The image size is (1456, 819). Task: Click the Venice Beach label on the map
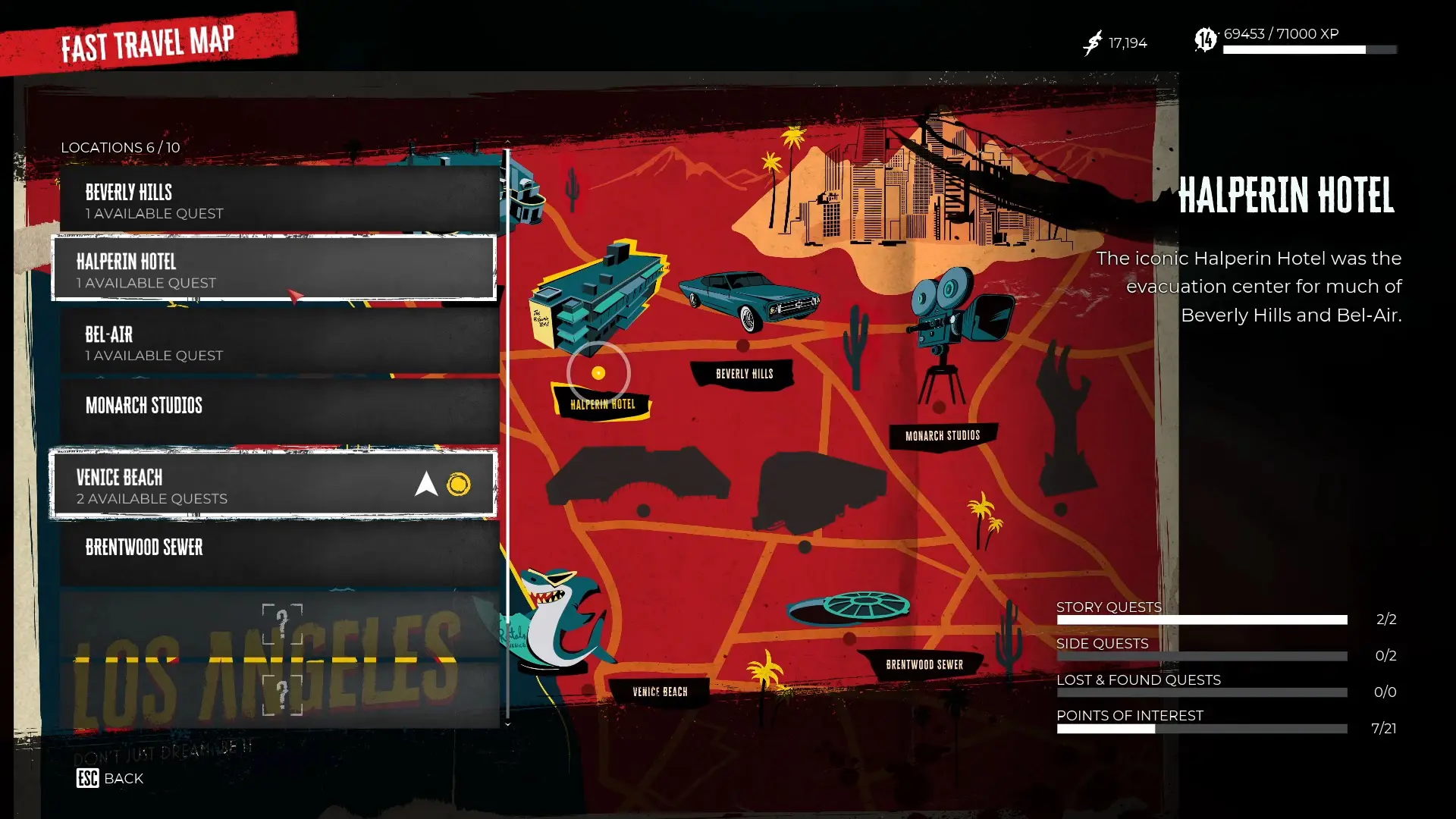click(659, 691)
